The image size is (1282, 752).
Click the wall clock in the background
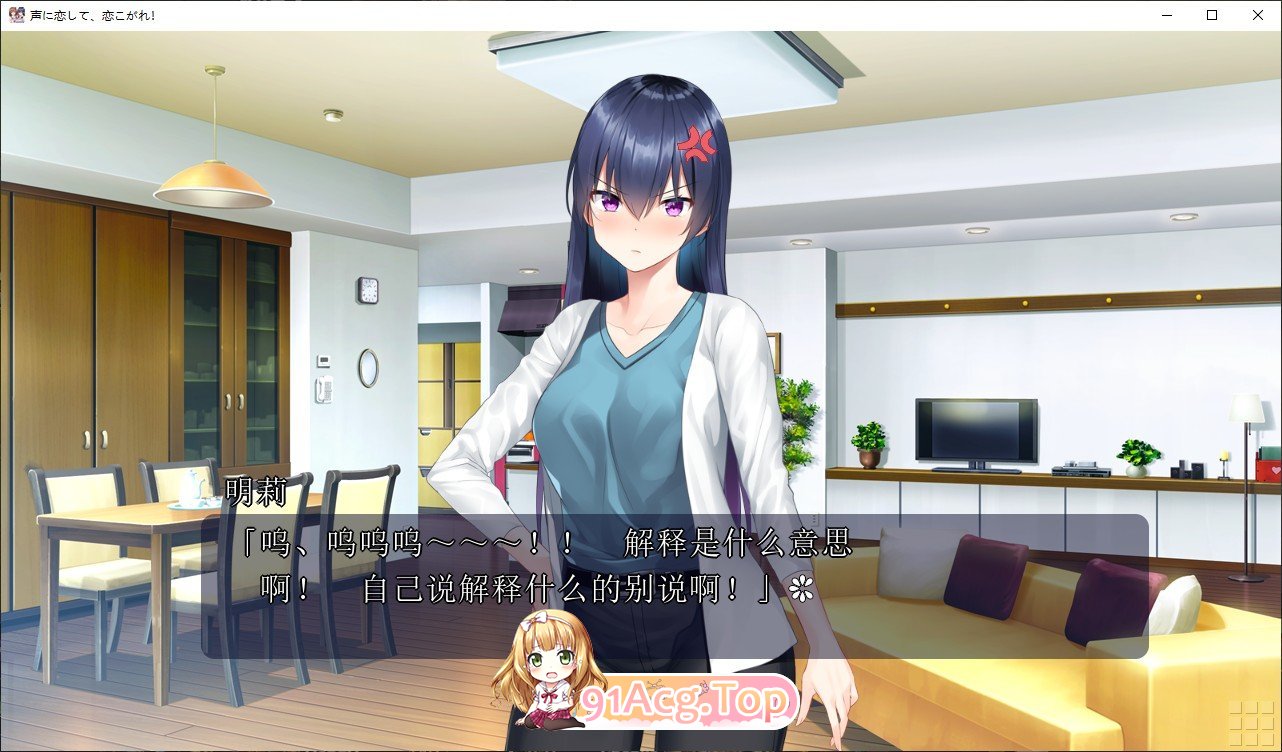tap(369, 288)
